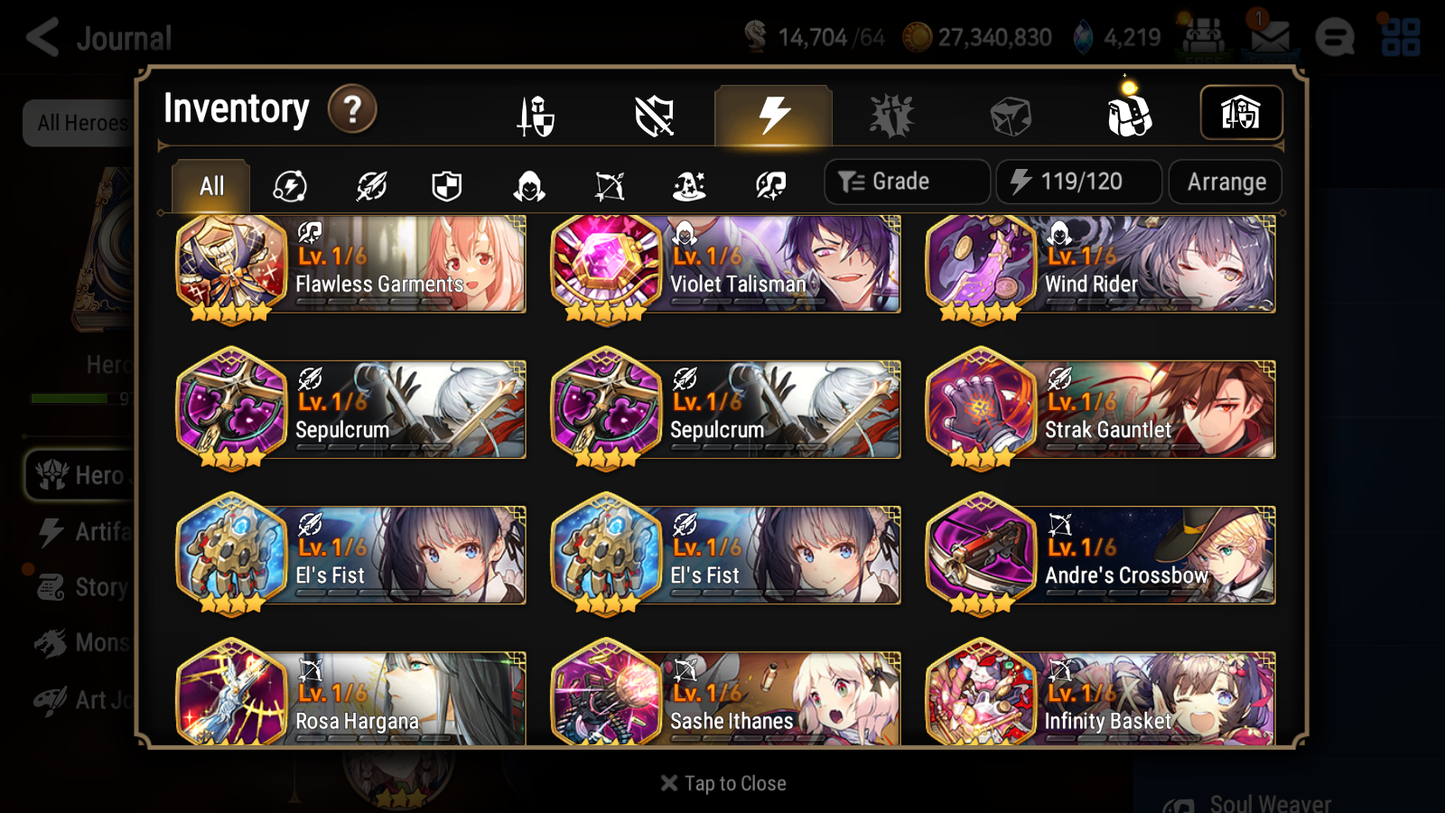Open the Grade filter dropdown

coord(906,181)
